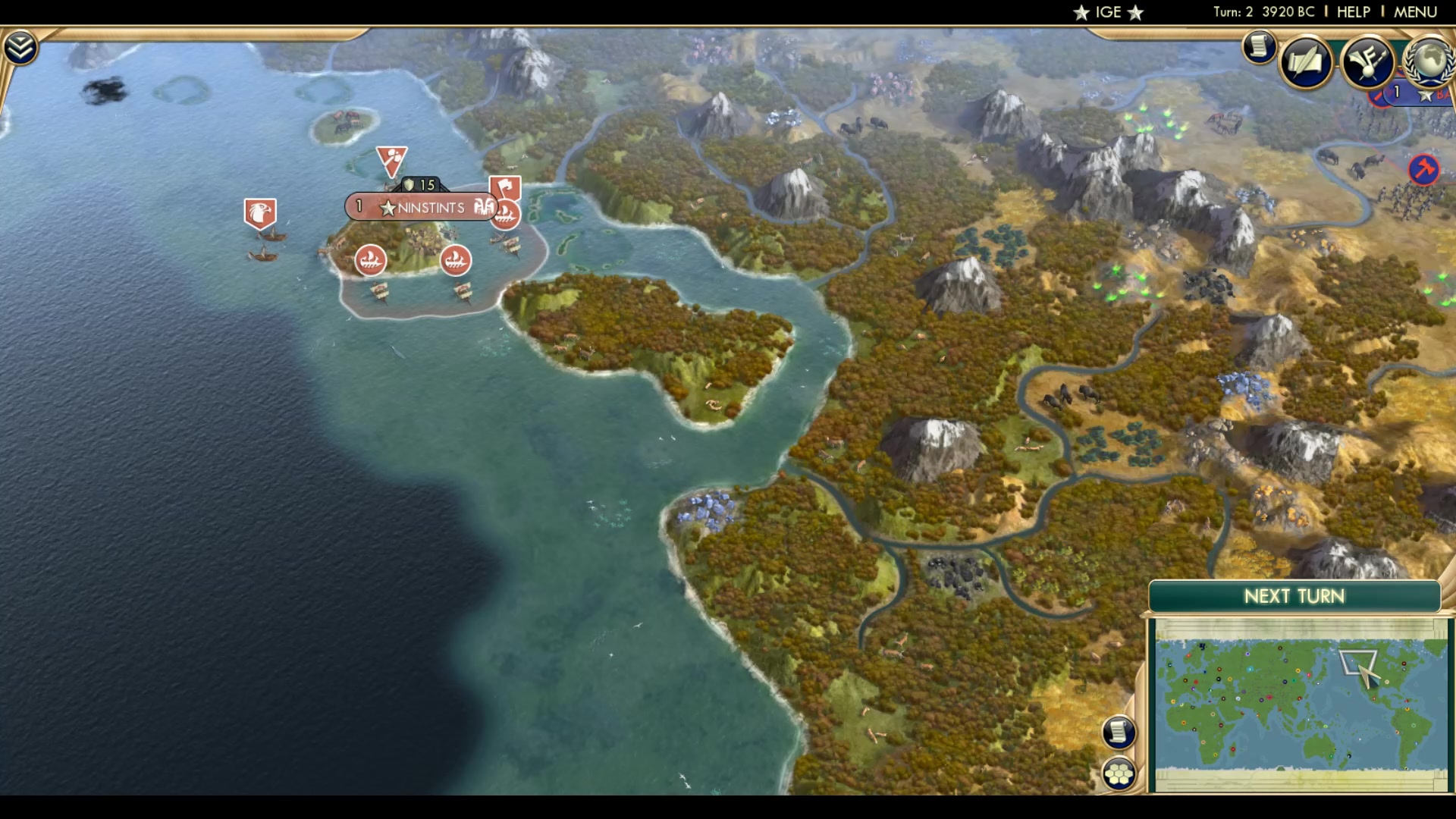Open the HELP menu item
This screenshot has height=819, width=1456.
pyautogui.click(x=1353, y=11)
